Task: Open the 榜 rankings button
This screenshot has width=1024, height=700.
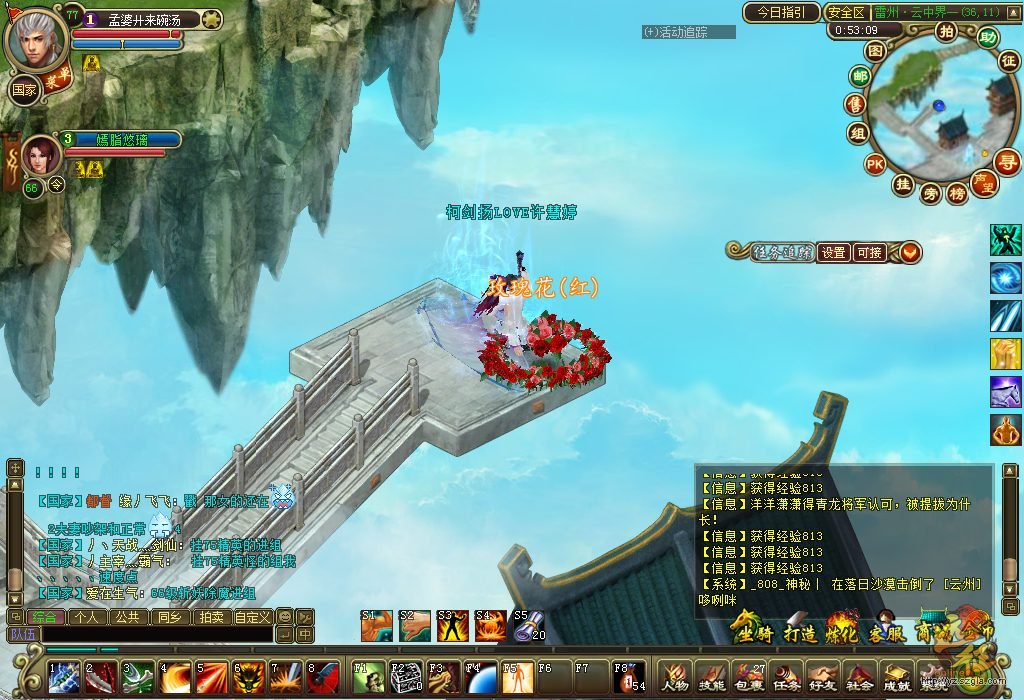Action: pos(957,194)
